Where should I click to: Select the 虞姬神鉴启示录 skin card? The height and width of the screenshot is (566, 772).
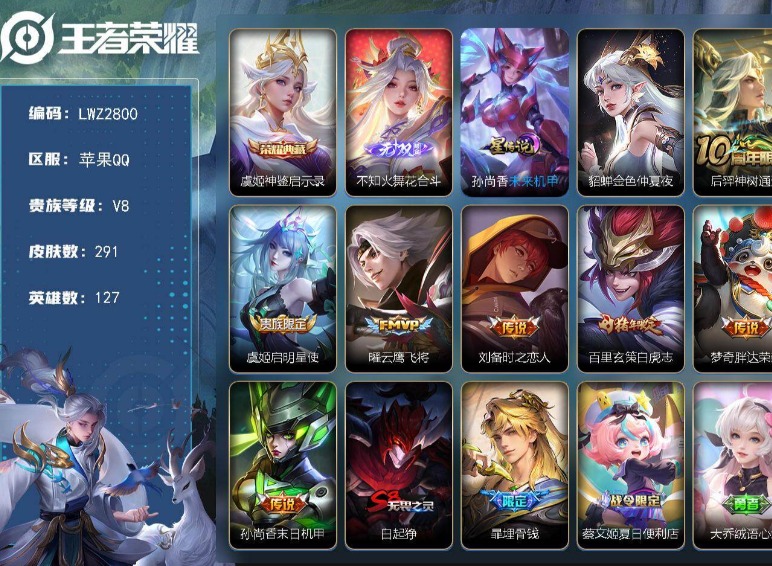coord(283,110)
